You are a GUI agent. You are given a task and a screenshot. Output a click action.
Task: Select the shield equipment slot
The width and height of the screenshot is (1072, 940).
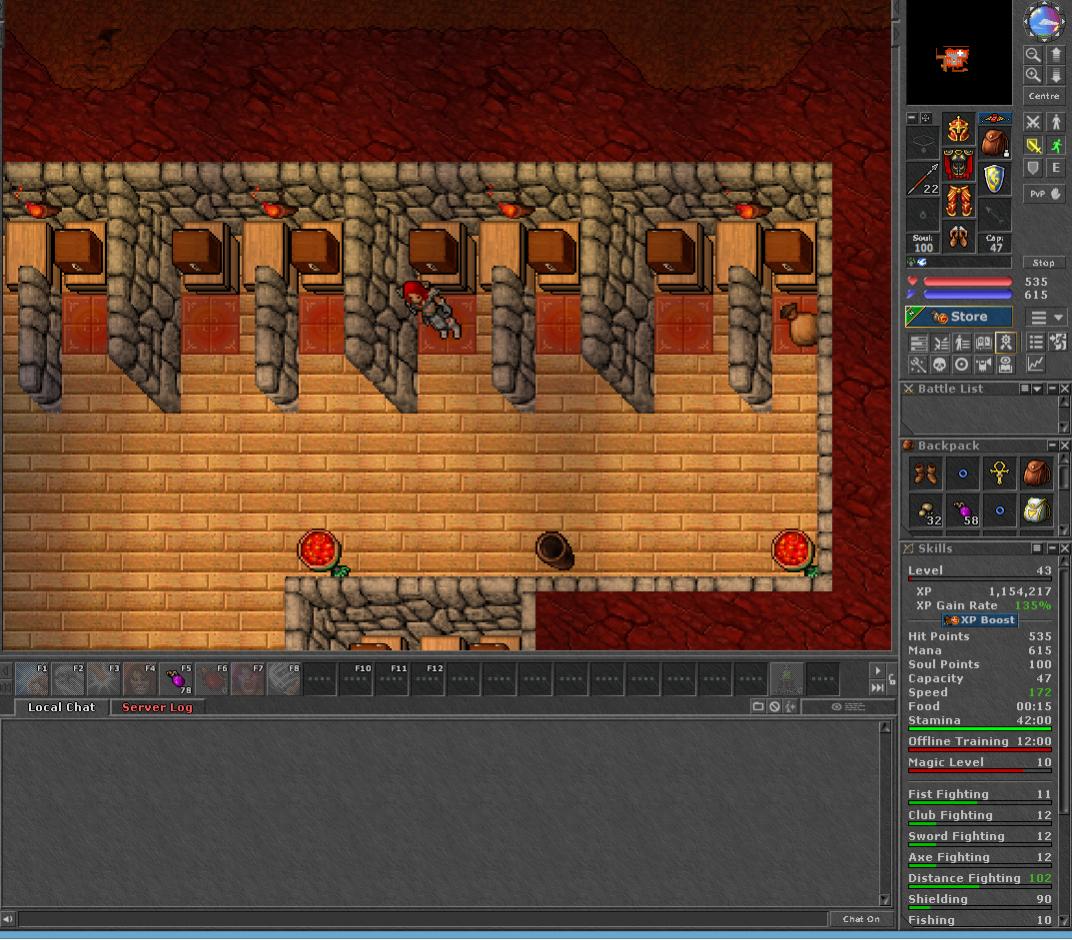993,179
